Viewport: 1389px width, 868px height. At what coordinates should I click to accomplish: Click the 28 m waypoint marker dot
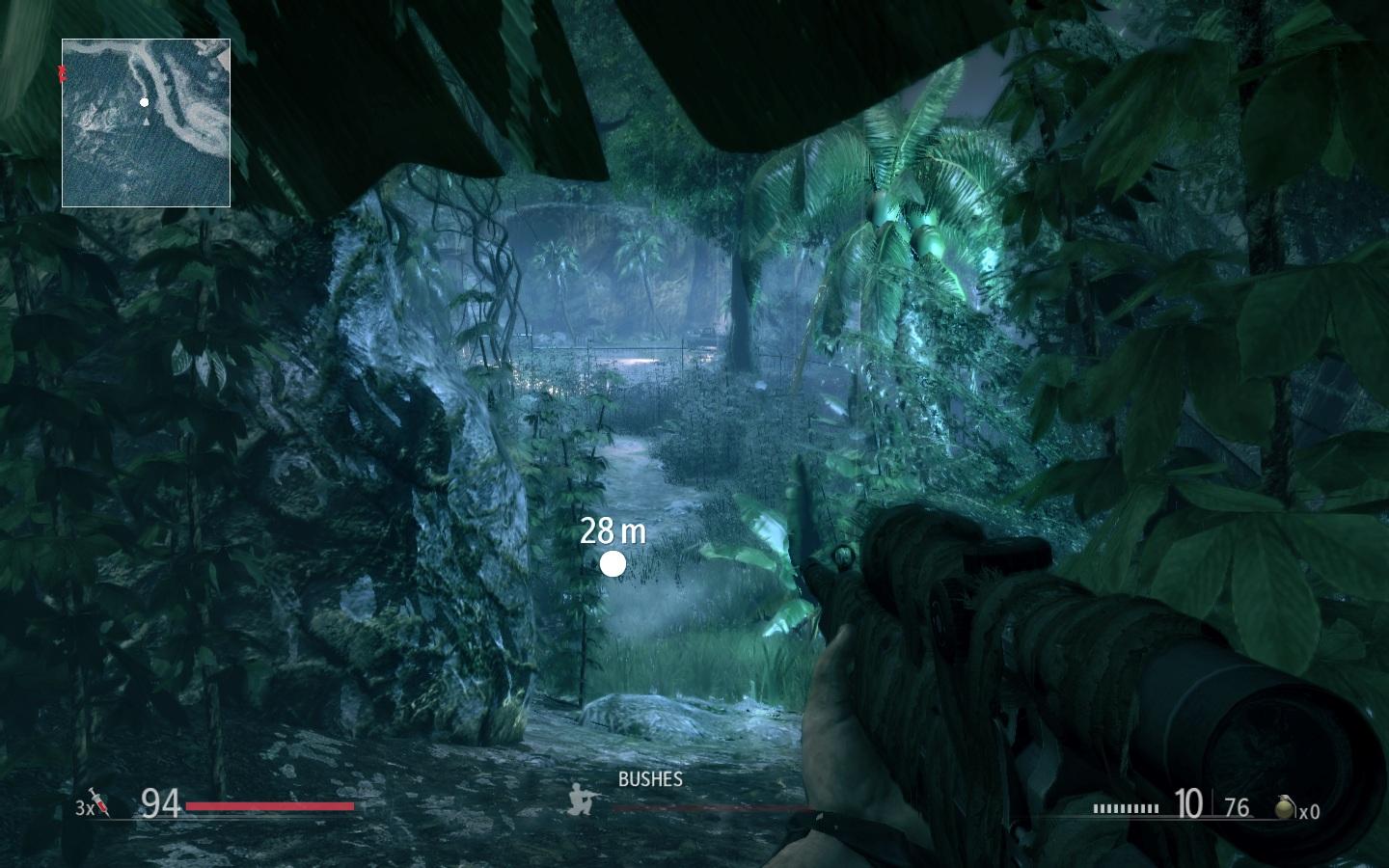point(613,563)
